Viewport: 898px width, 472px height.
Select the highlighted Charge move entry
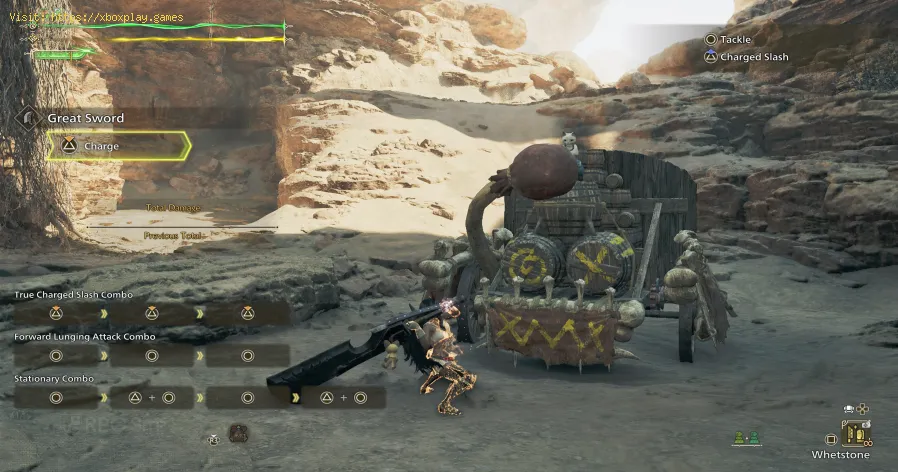click(118, 147)
